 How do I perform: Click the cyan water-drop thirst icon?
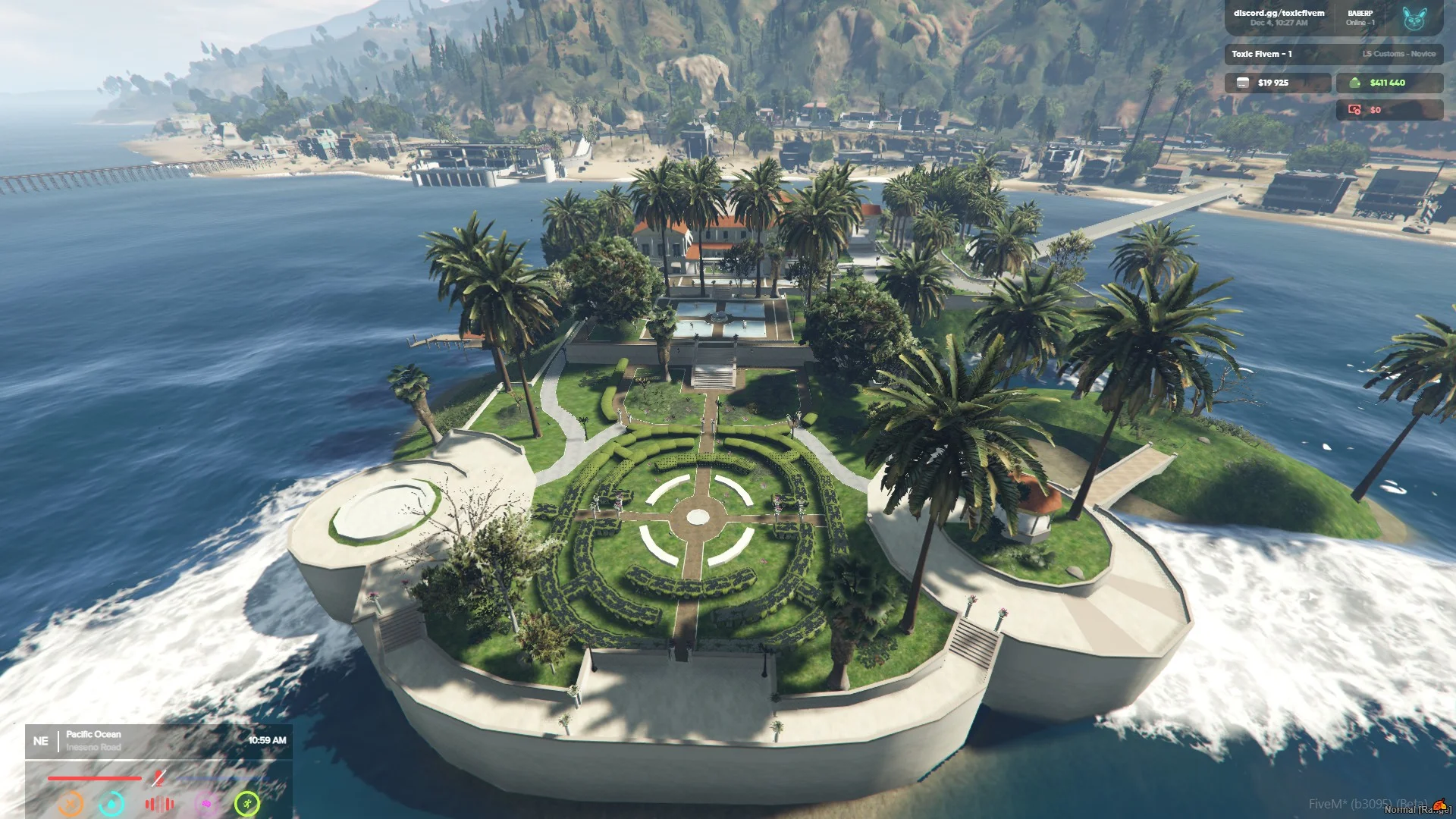click(112, 803)
